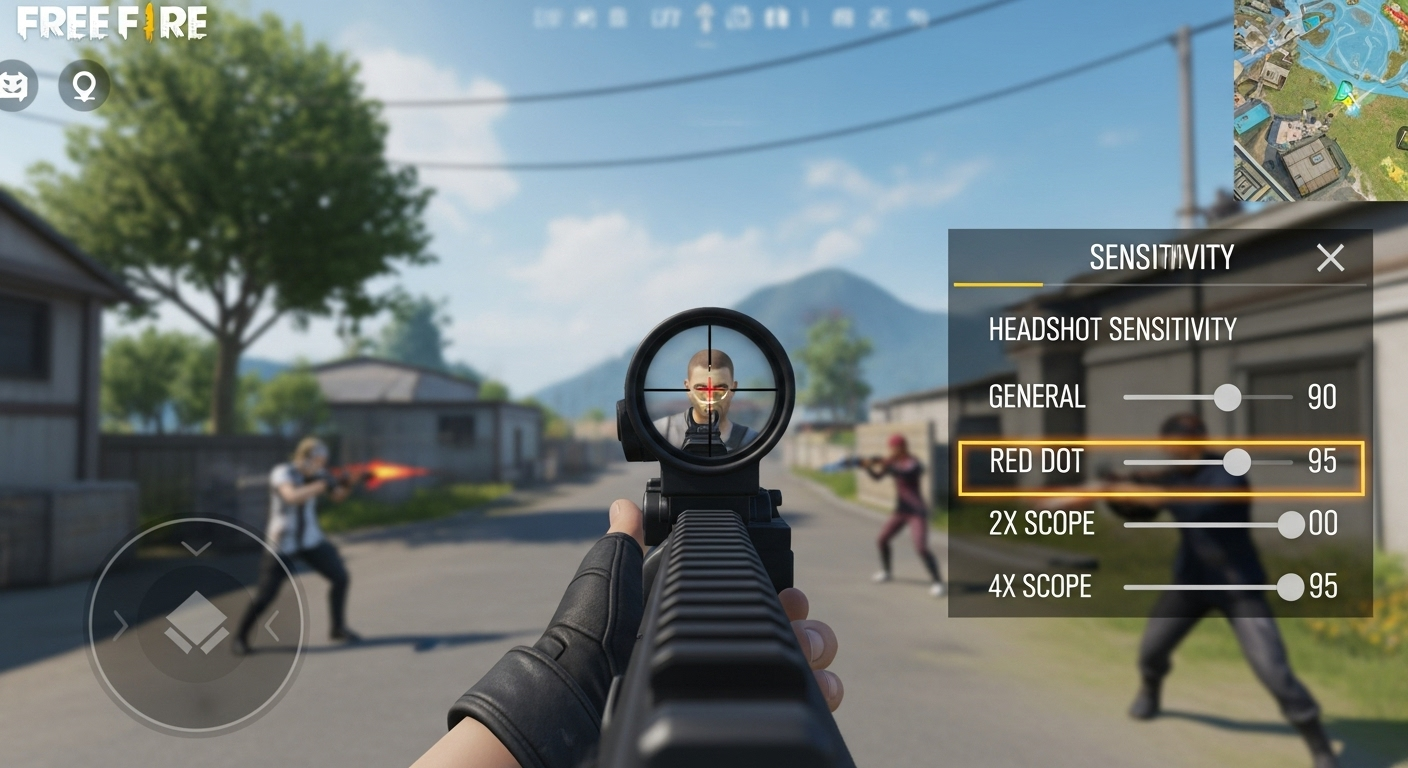Click the 2x Scope sensitivity slider handle
The height and width of the screenshot is (768, 1408).
coord(1290,524)
